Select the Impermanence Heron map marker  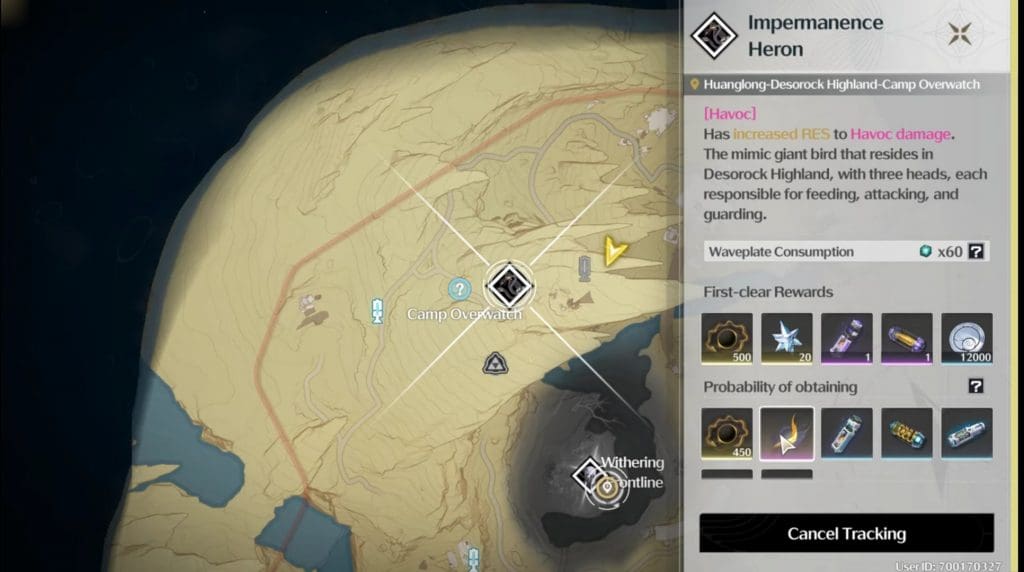[x=507, y=285]
